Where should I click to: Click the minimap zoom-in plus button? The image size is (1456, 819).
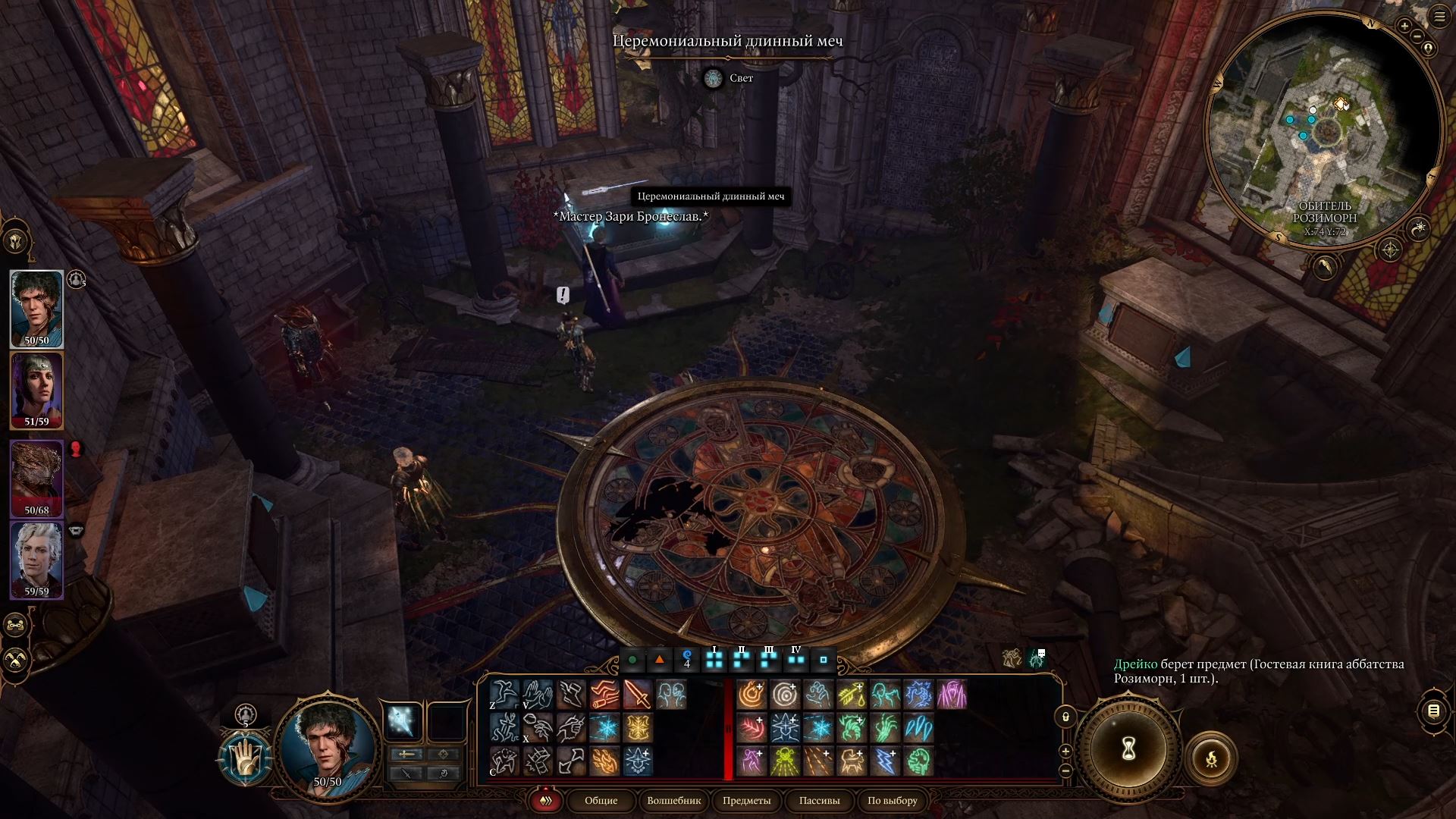[x=1404, y=26]
